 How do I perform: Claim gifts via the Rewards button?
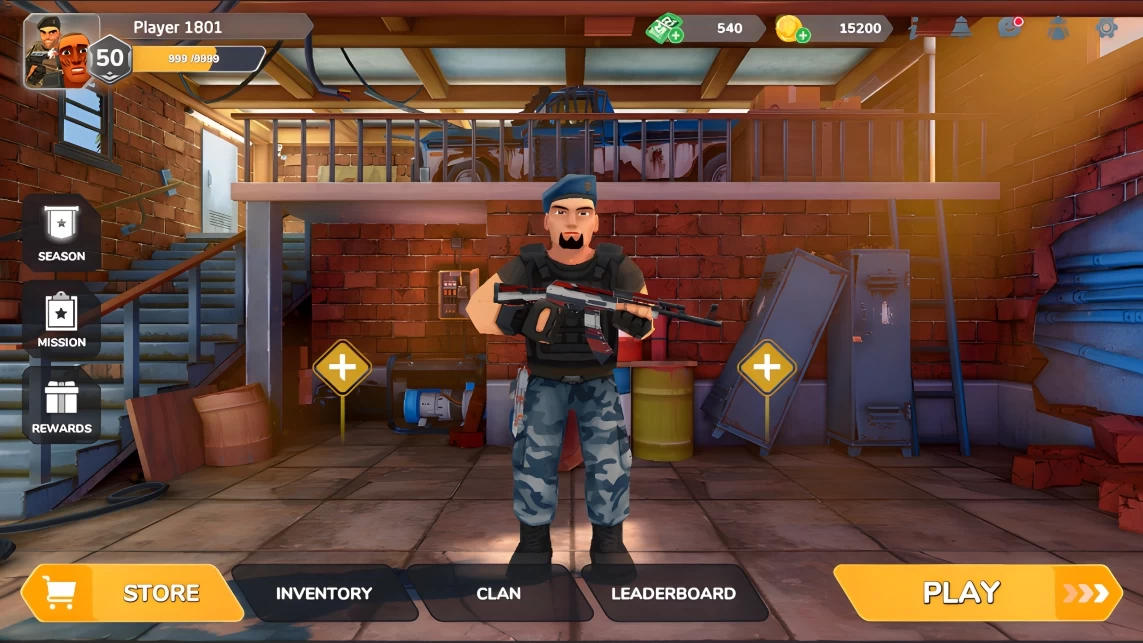[61, 405]
